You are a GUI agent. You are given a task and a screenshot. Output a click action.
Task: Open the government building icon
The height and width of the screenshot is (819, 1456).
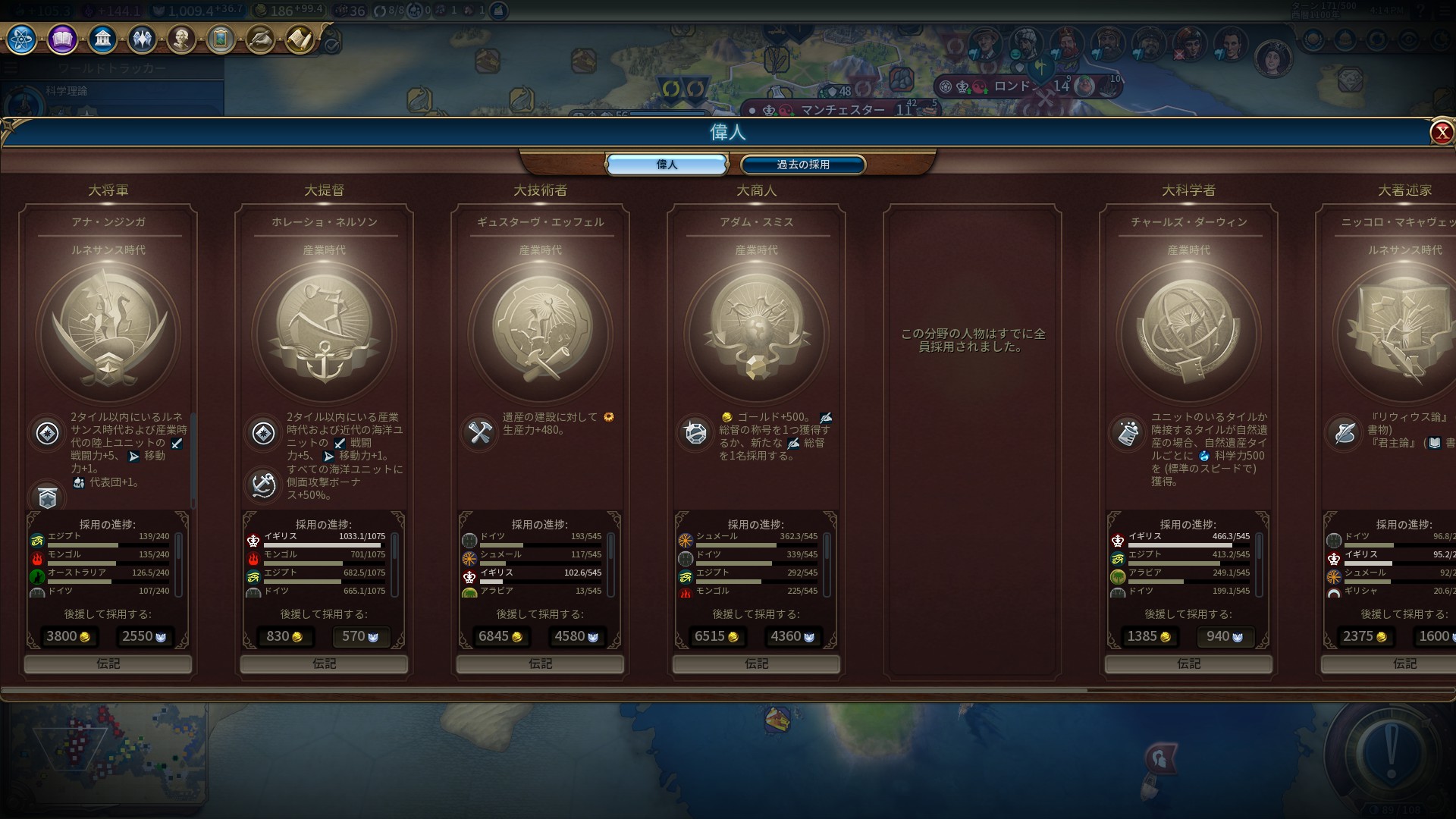tap(102, 39)
